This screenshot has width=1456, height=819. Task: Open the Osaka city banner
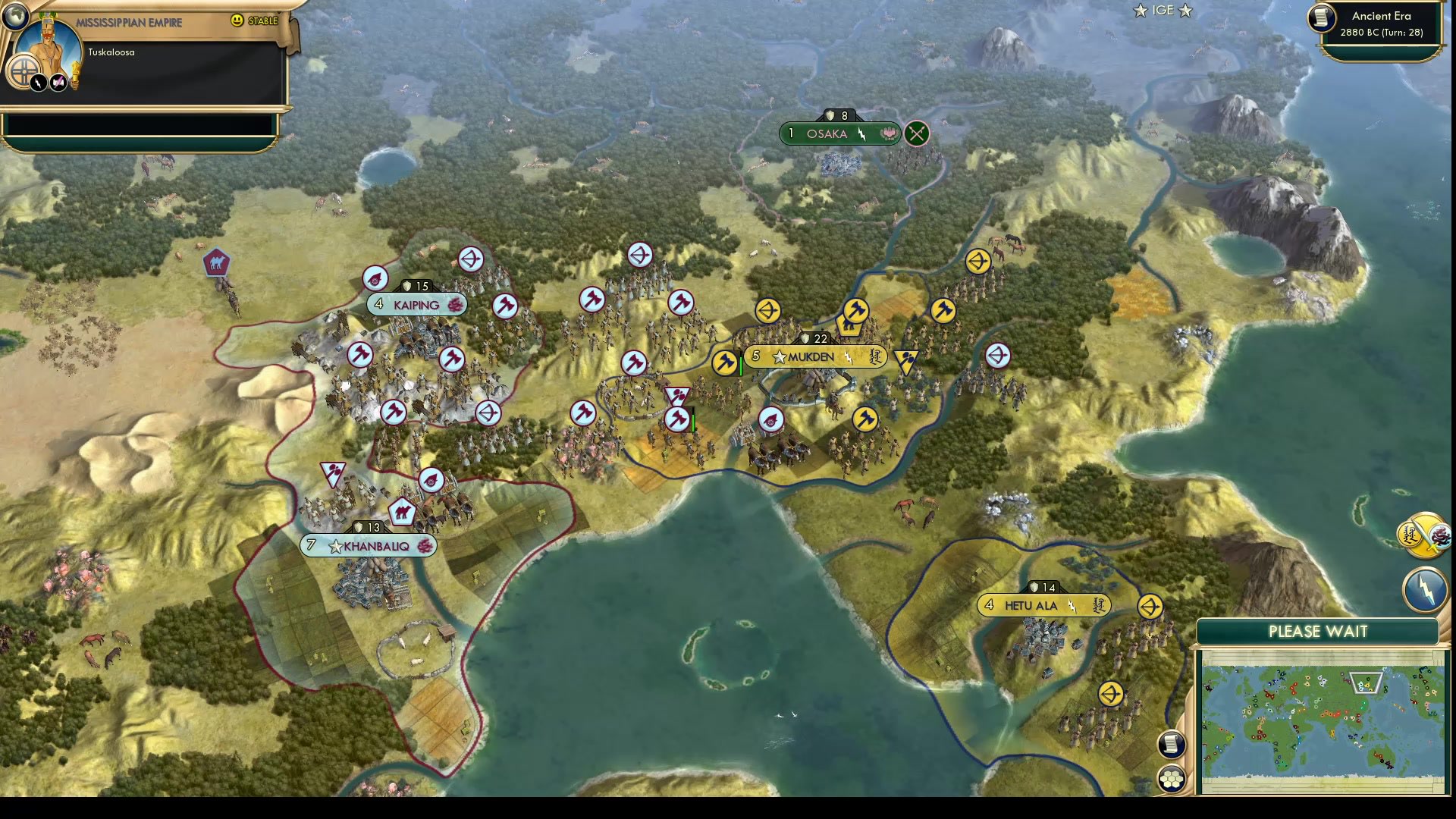coord(839,133)
